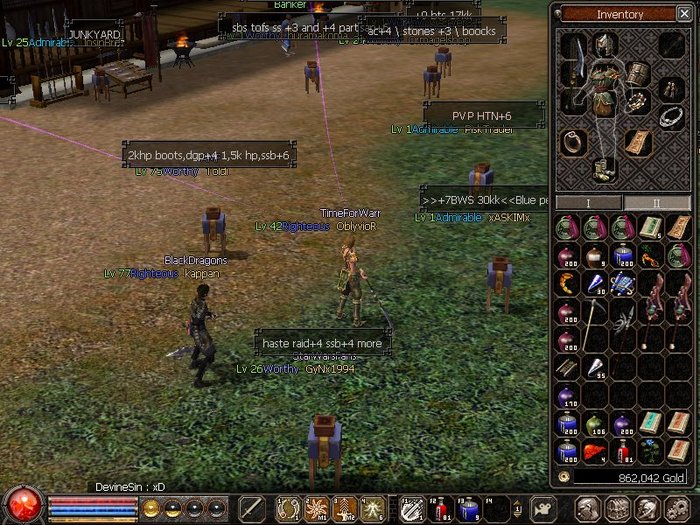Select the red liver item stack
Image resolution: width=700 pixels, height=525 pixels.
point(594,451)
